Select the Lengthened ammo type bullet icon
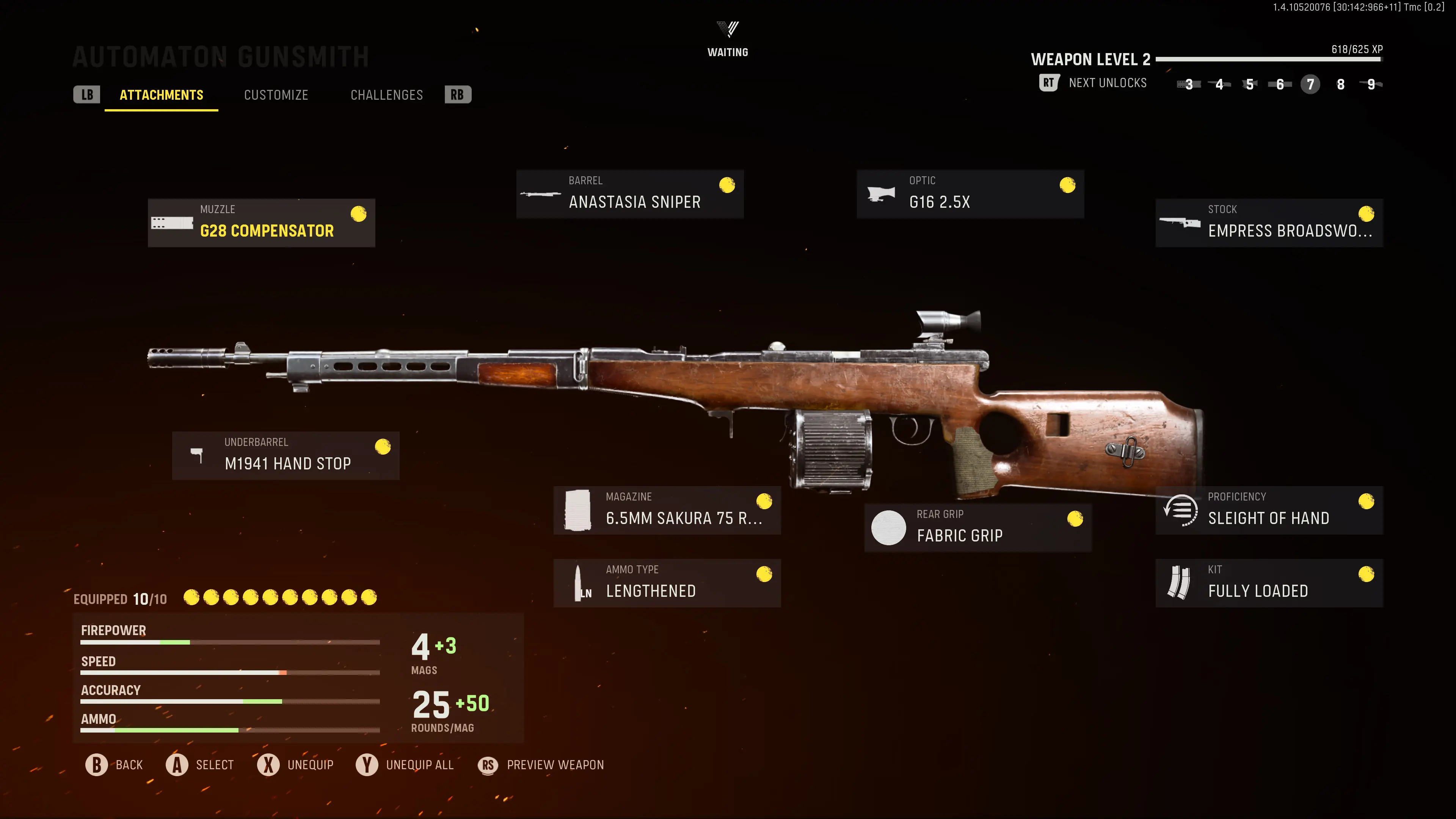This screenshot has width=1456, height=819. pos(578,582)
